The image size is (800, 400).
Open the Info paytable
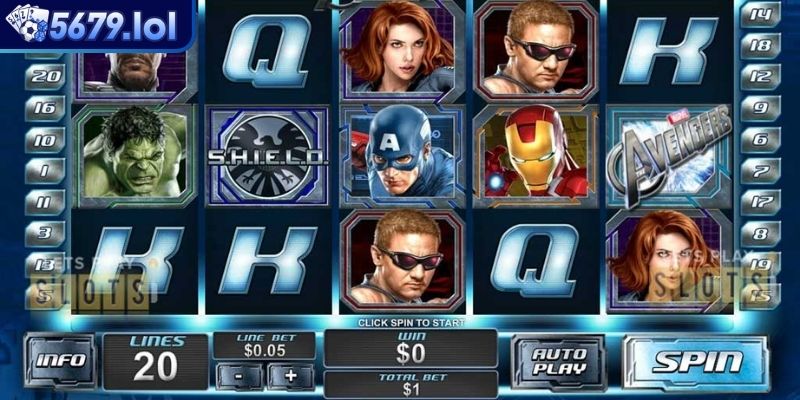[x=59, y=362]
